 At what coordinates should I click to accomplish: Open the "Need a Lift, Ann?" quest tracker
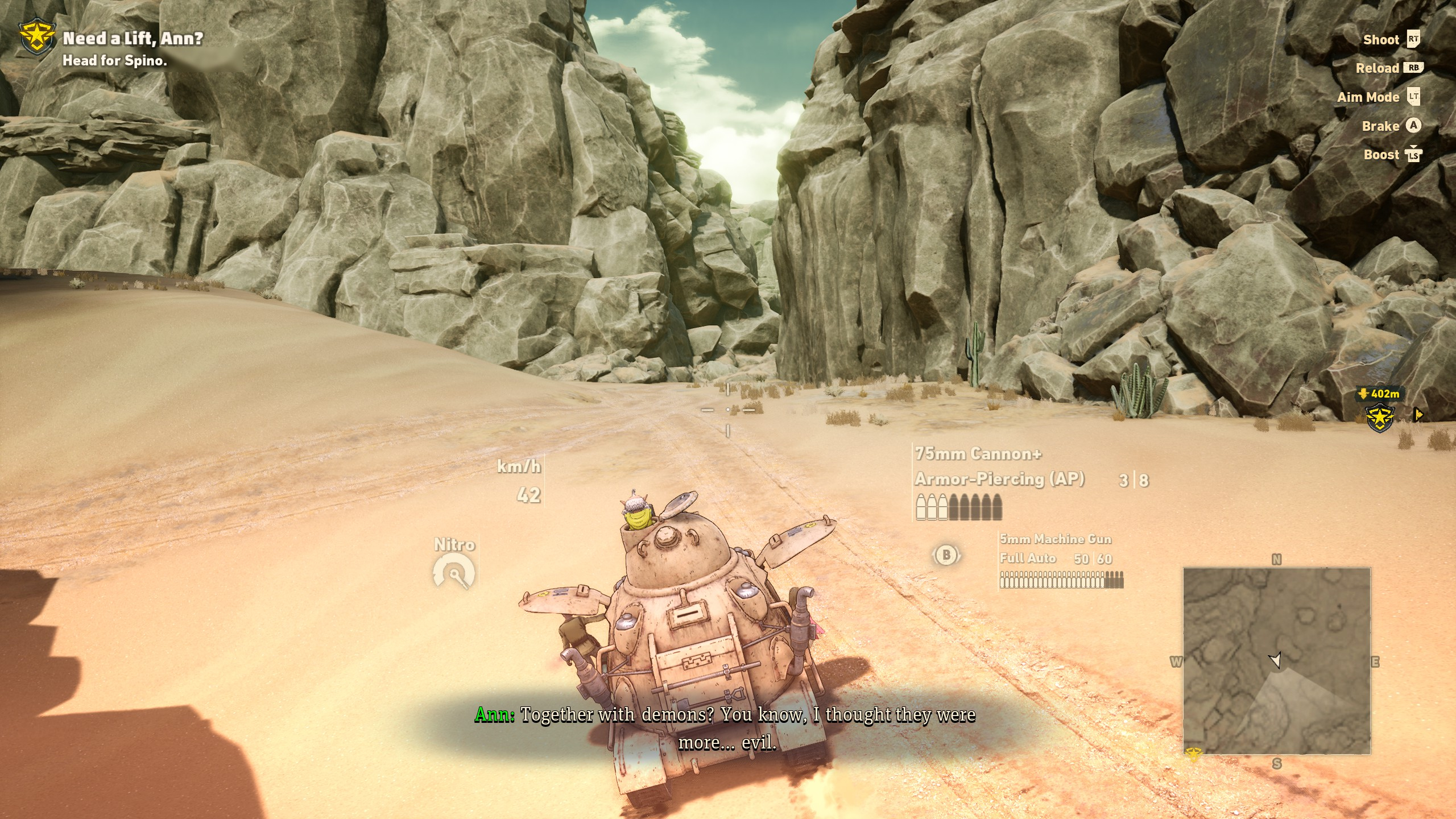(133, 39)
